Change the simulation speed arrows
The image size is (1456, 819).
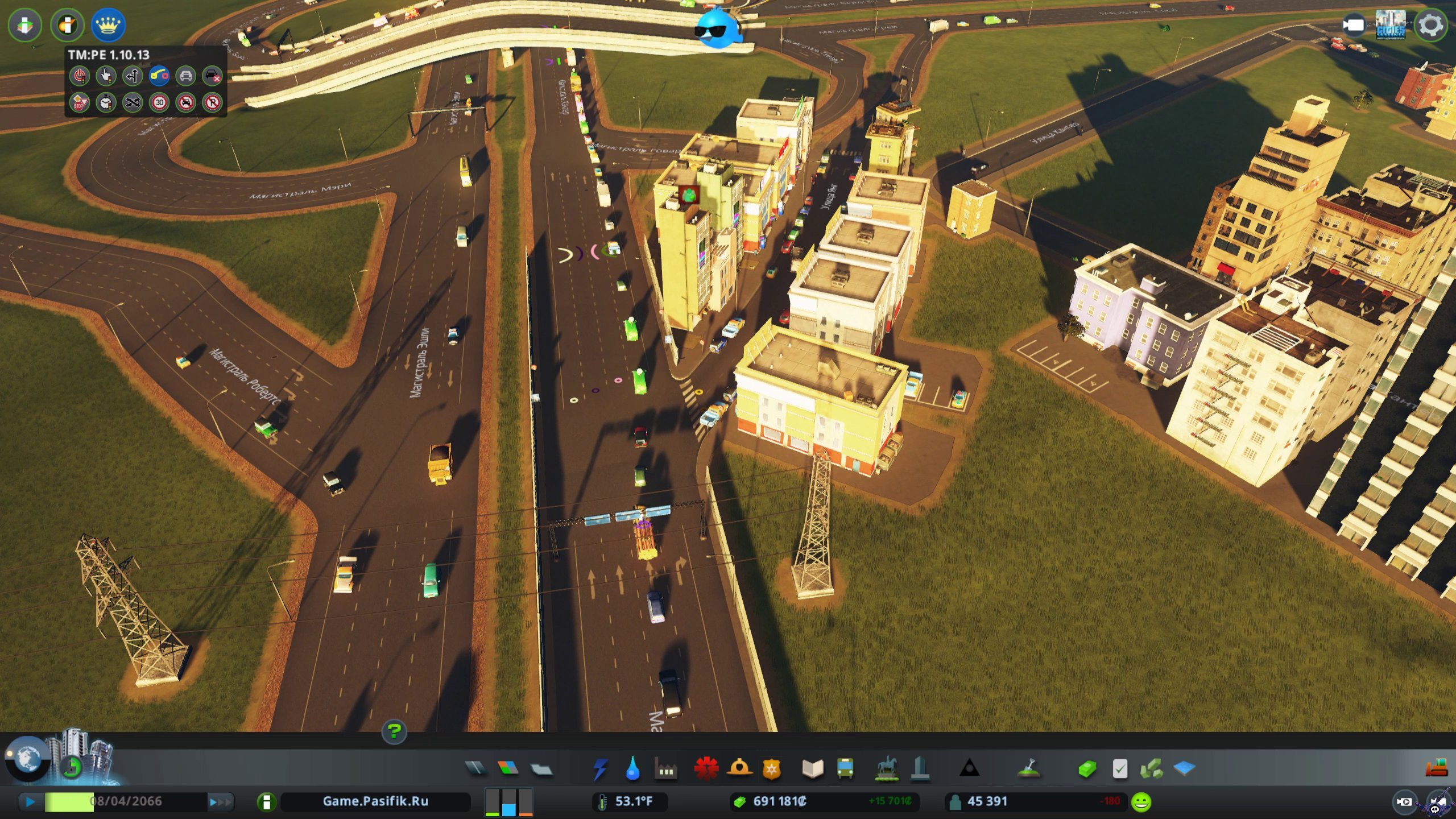click(220, 802)
